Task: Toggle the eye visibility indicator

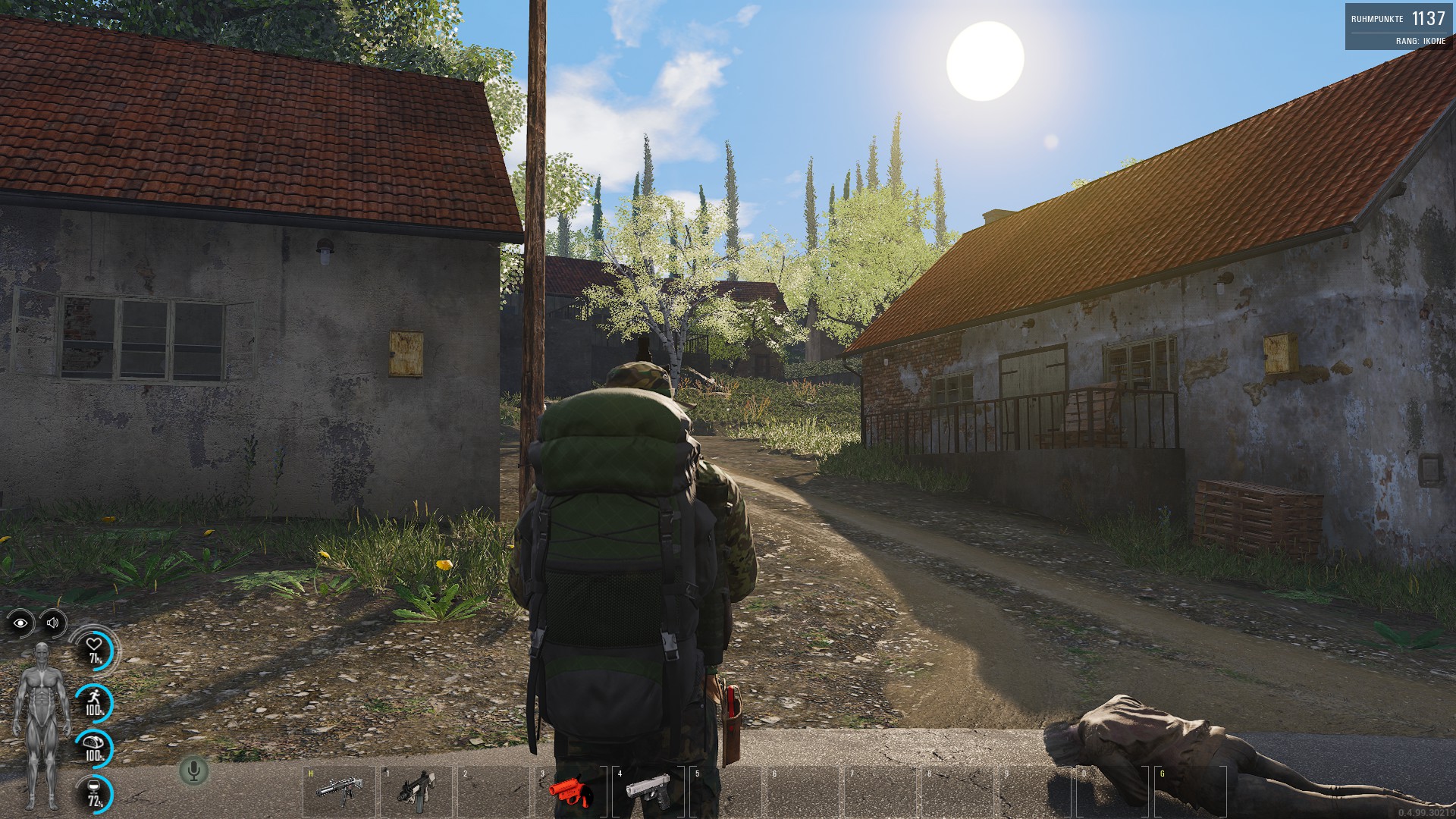Action: 20,623
